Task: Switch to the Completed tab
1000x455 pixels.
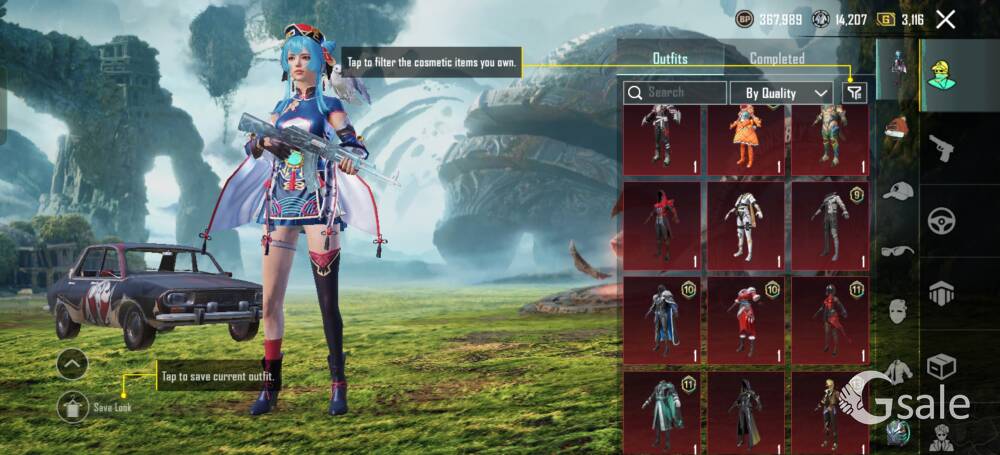Action: [777, 58]
